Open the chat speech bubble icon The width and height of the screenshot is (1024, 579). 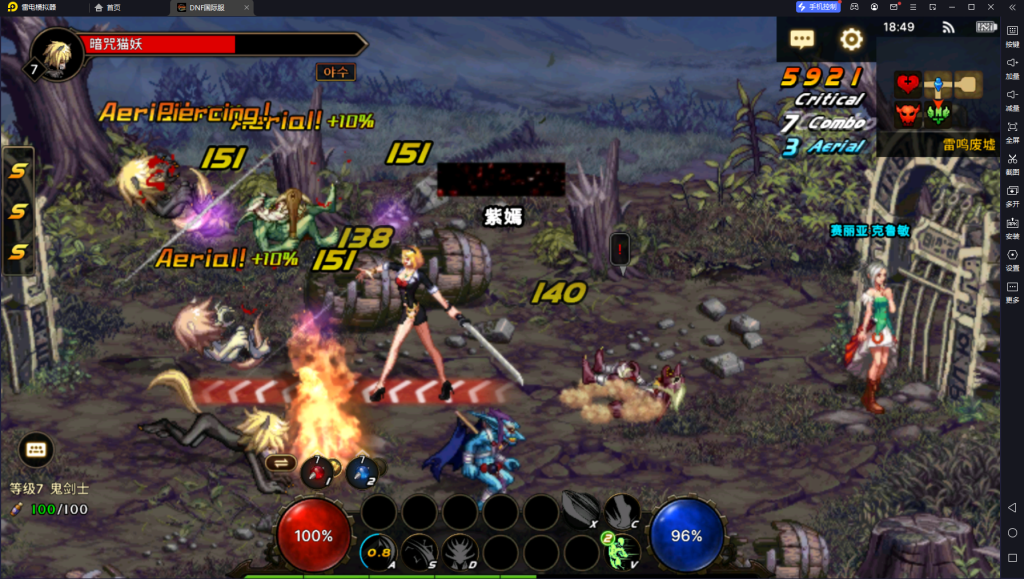802,40
